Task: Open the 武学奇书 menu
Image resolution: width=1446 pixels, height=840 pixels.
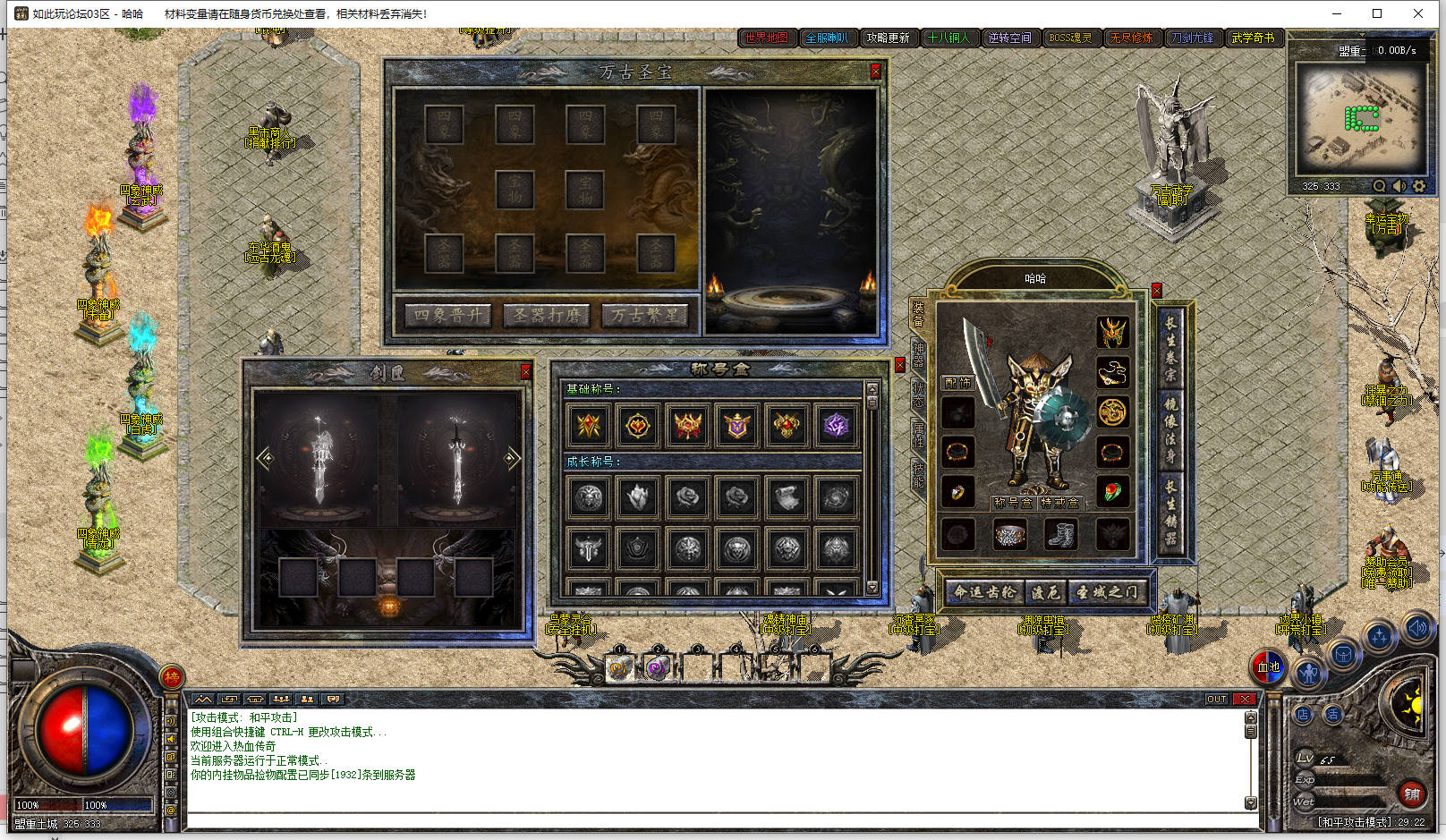Action: tap(1253, 38)
